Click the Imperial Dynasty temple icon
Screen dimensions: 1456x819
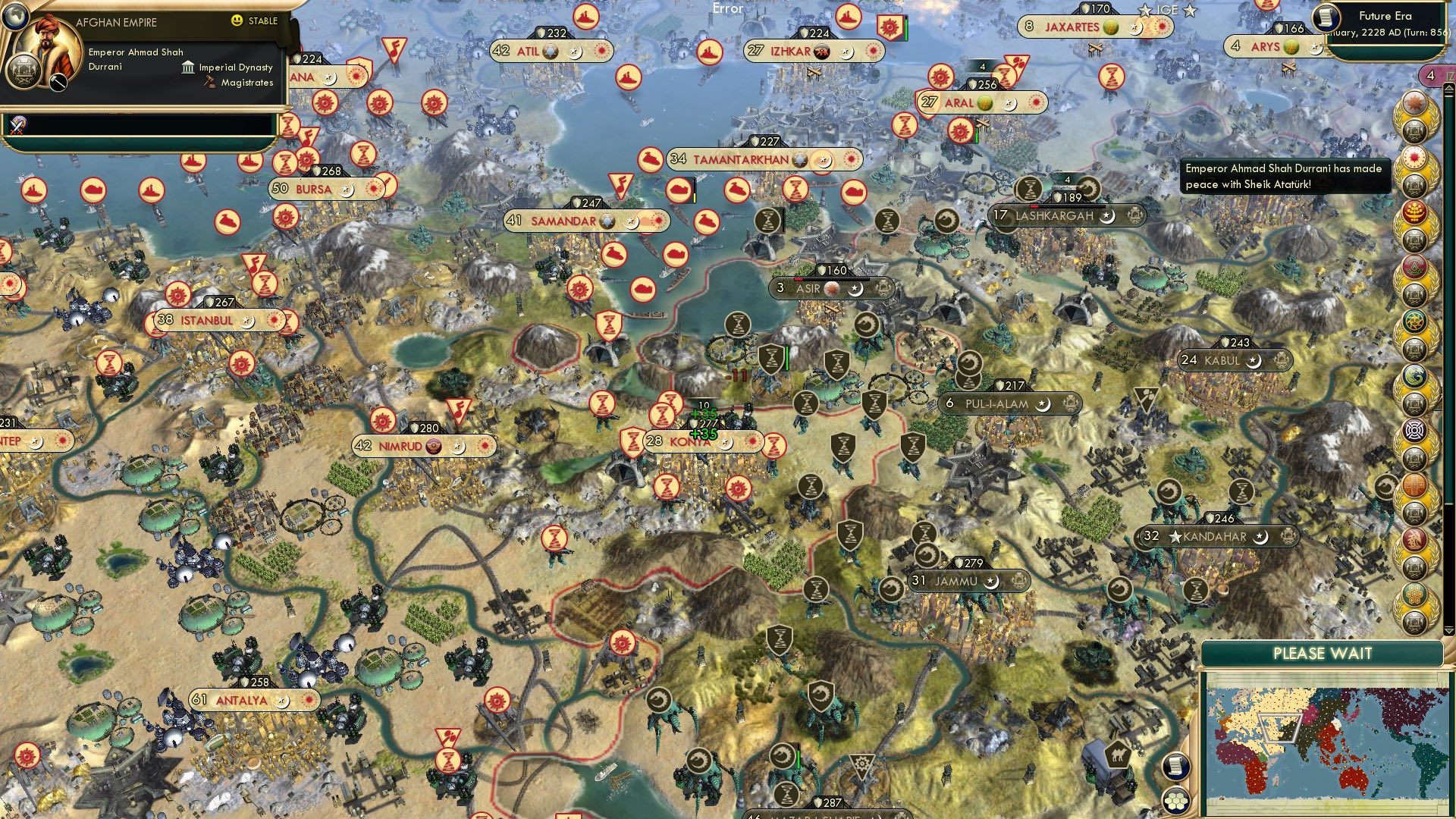(187, 67)
